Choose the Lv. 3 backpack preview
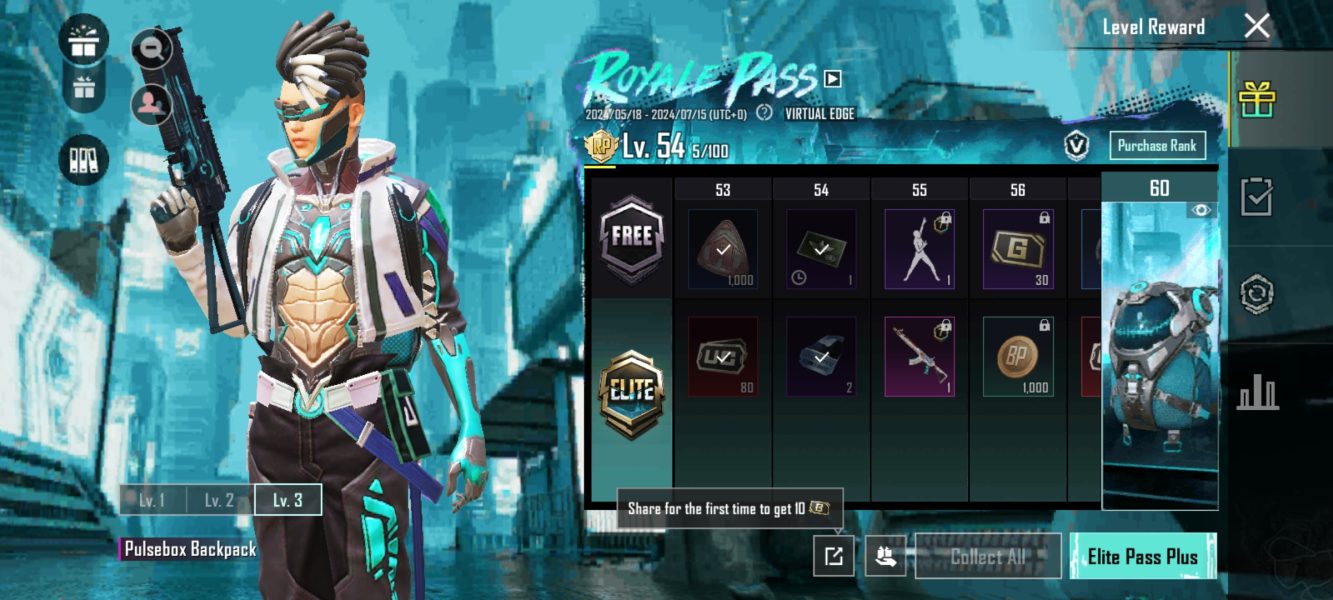 287,500
